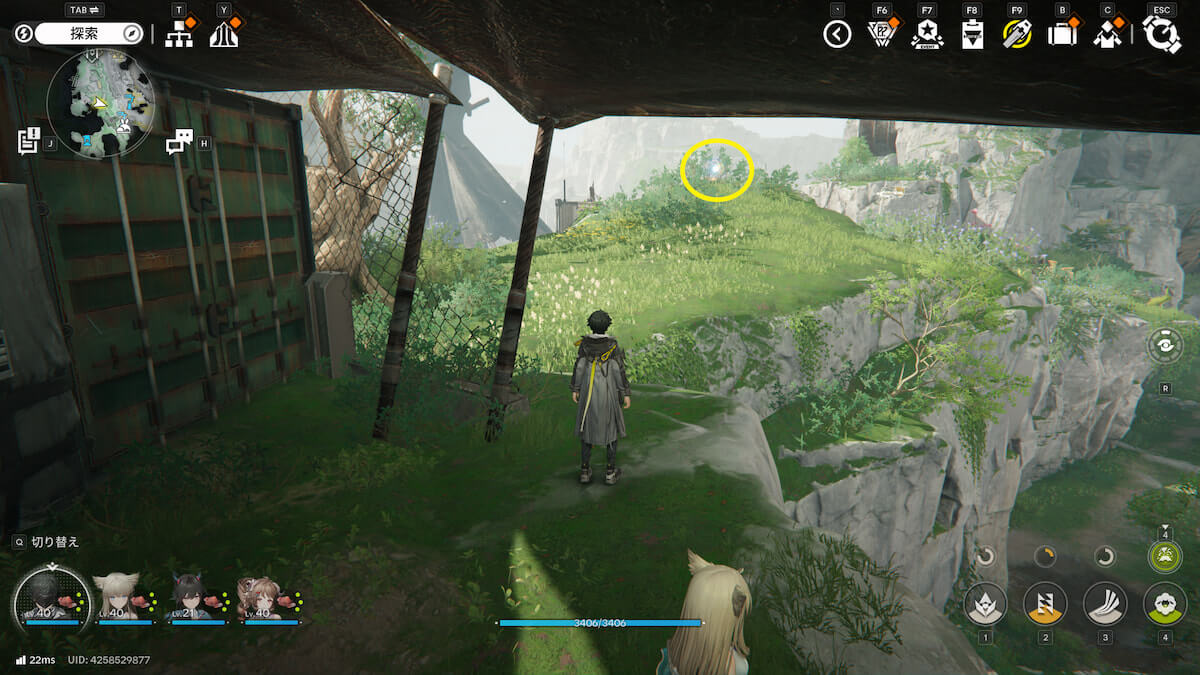Image resolution: width=1200 pixels, height=675 pixels.
Task: Switch to the level 21 dark-haired party member
Action: tap(195, 598)
